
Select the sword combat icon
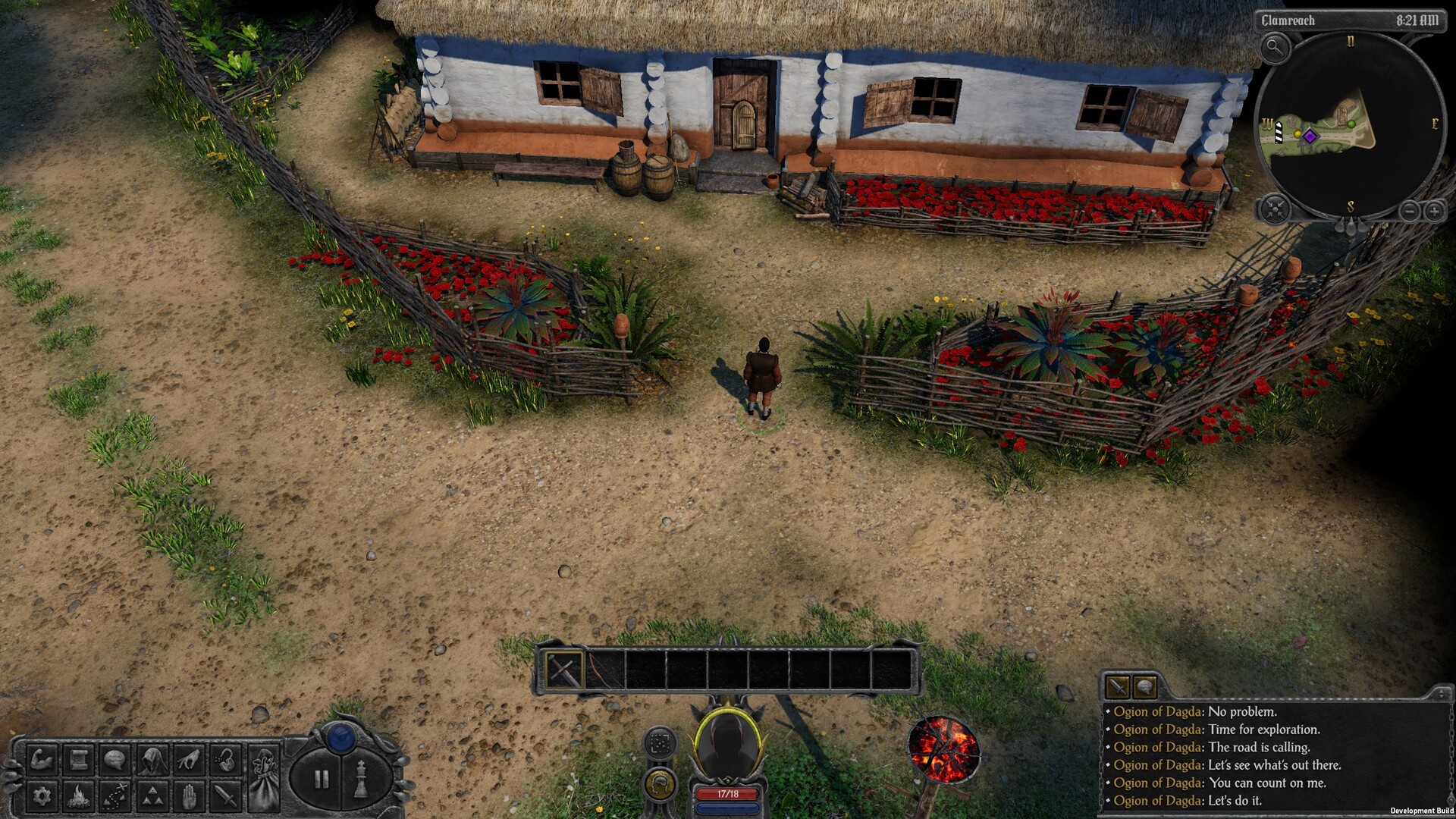[x=225, y=796]
